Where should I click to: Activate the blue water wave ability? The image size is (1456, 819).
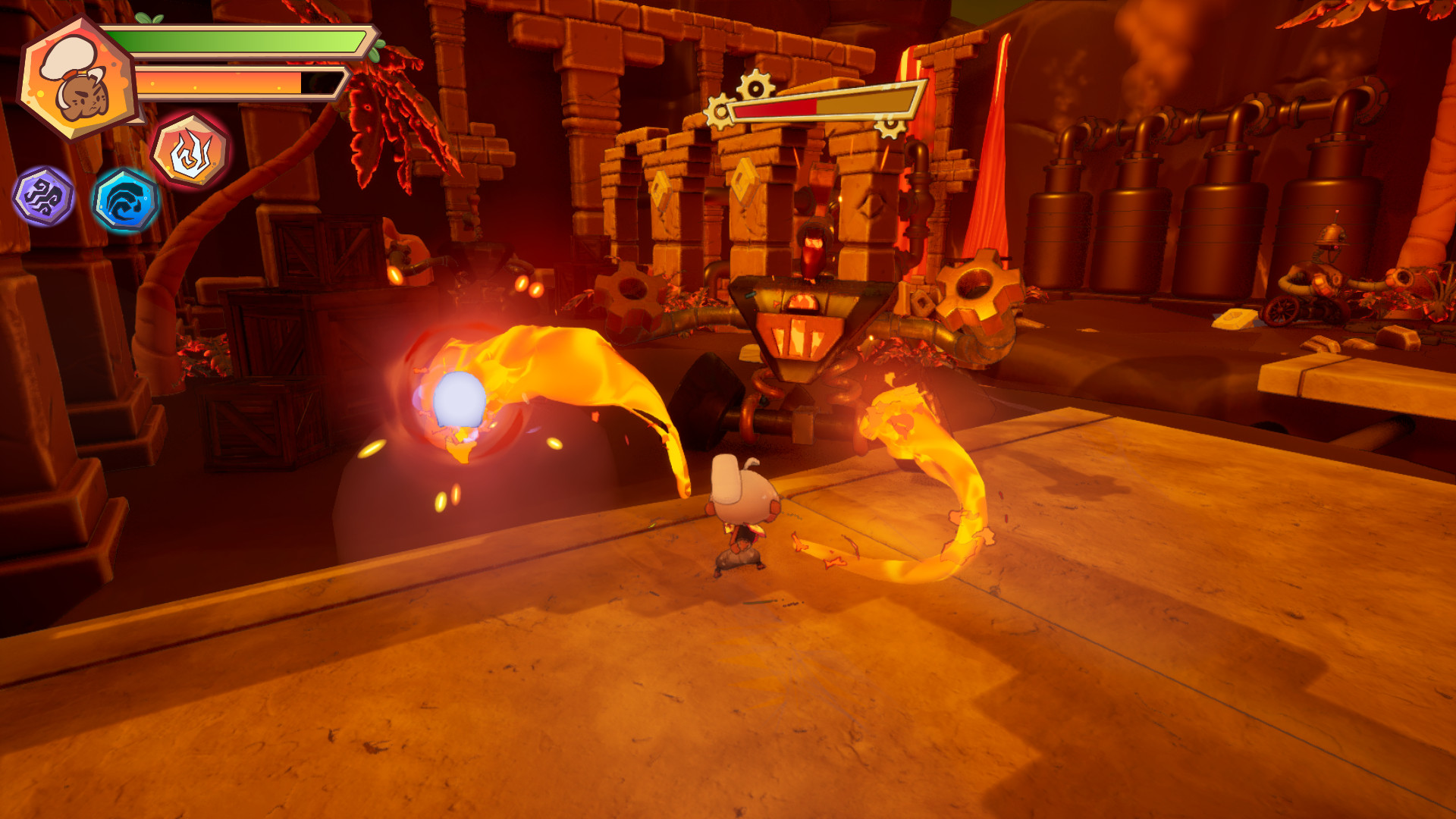pos(125,200)
